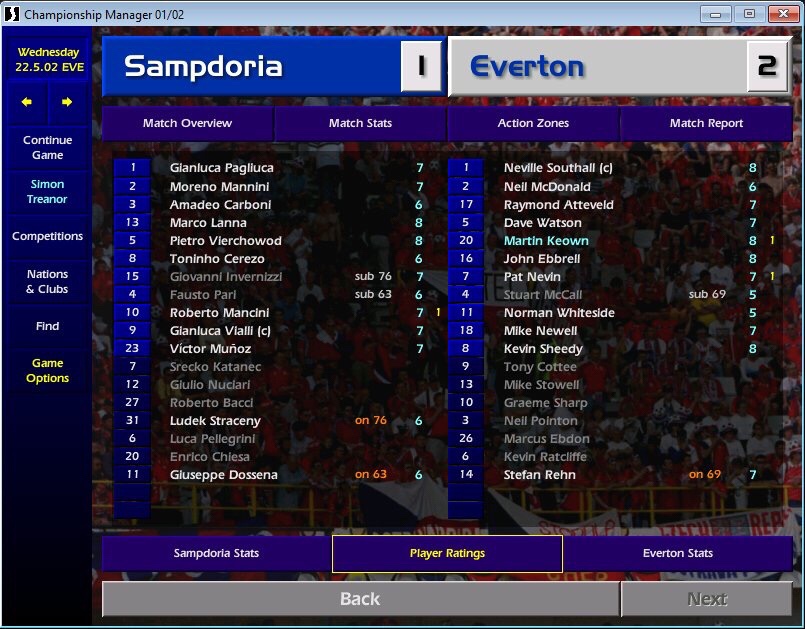805x629 pixels.
Task: Click the yellow left arrow
Action: [x=27, y=102]
